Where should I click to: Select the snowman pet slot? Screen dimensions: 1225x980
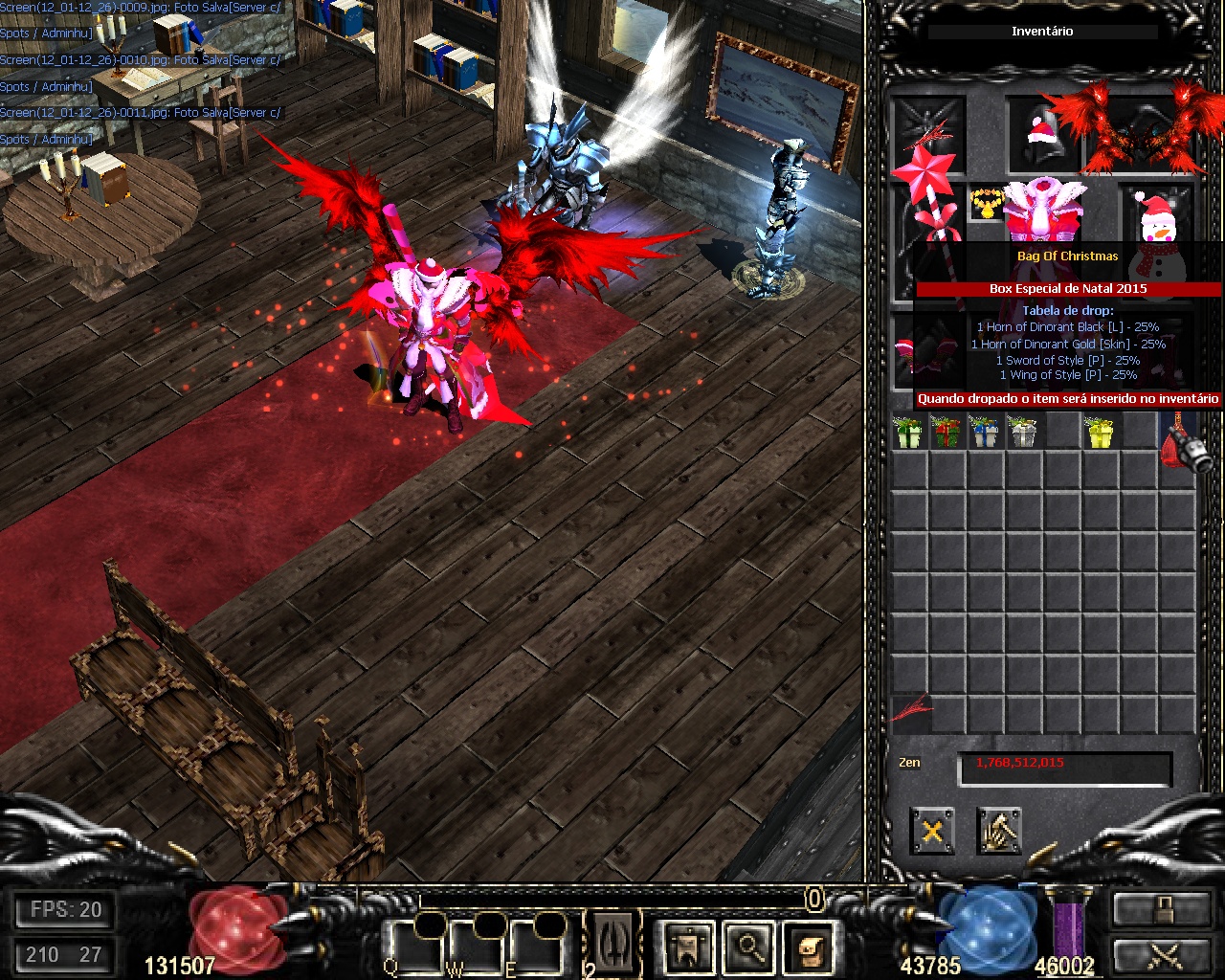(x=1156, y=218)
